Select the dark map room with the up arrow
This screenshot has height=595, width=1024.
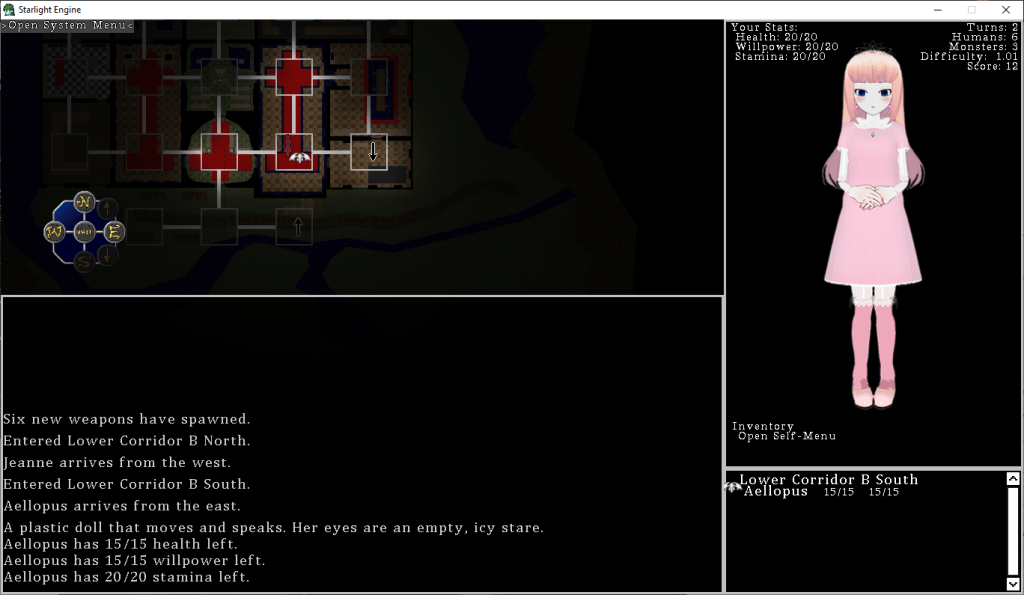point(294,227)
